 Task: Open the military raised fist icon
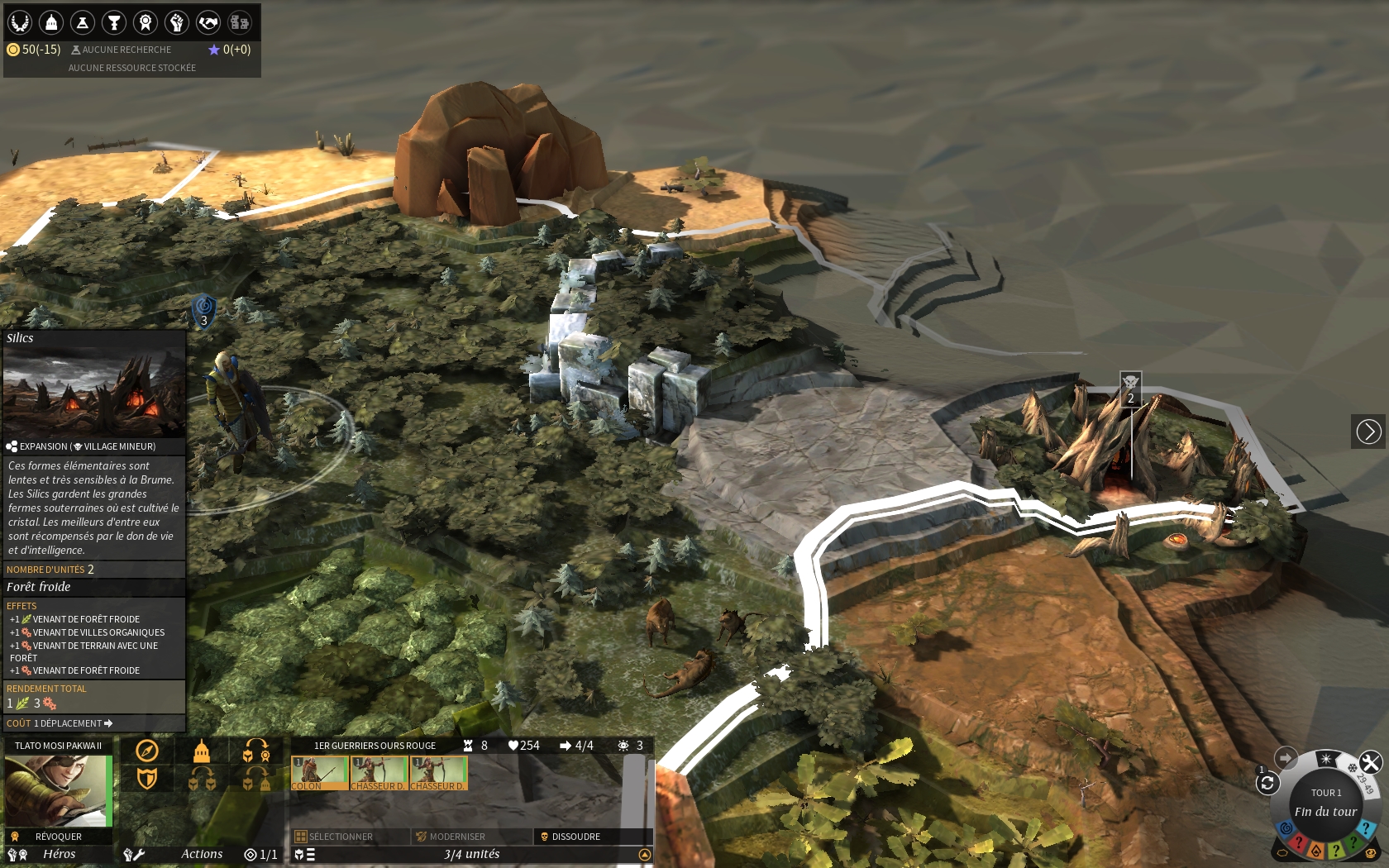(x=177, y=22)
